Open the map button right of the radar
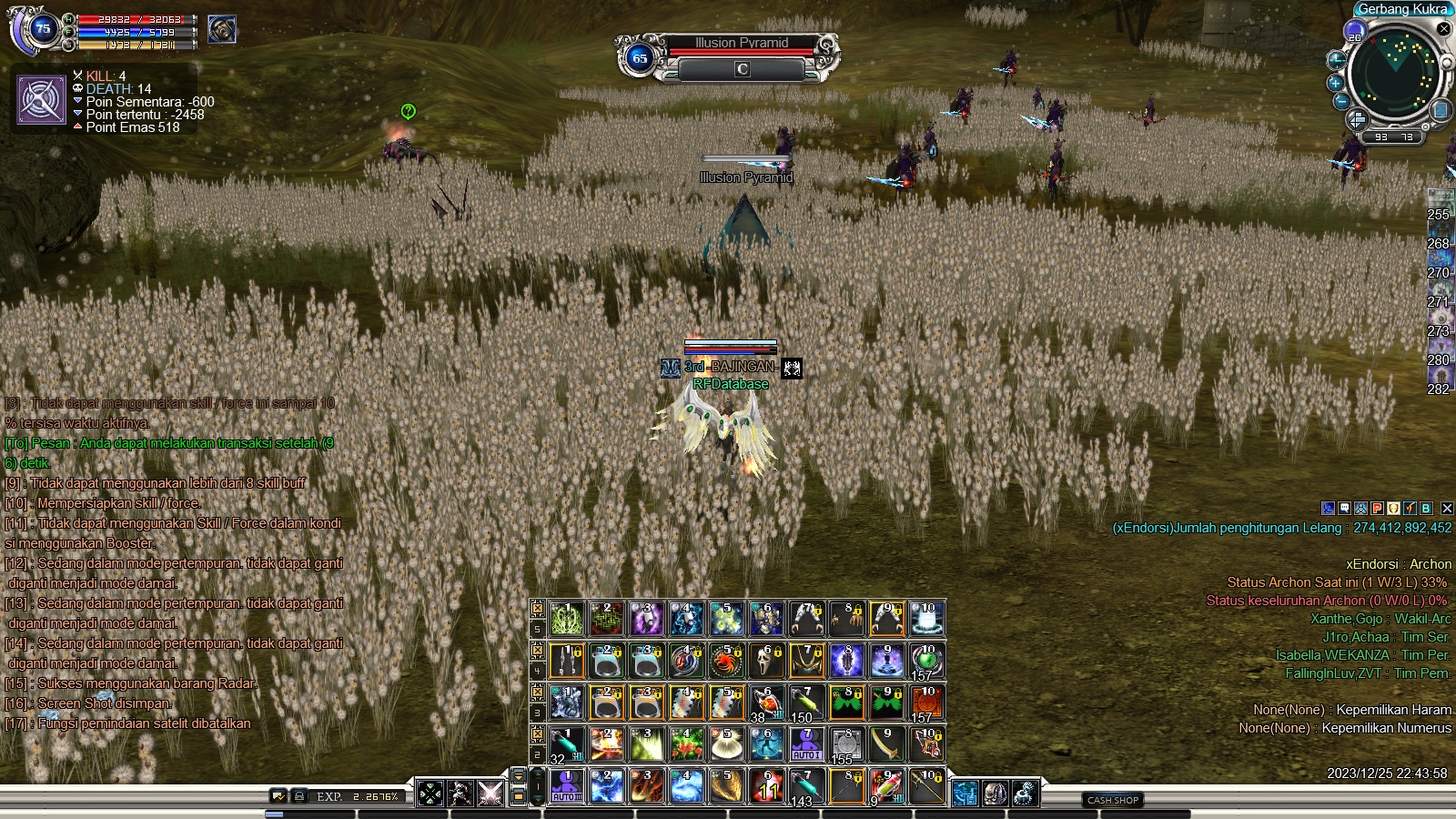Screen dimensions: 1456x819 [1441, 110]
